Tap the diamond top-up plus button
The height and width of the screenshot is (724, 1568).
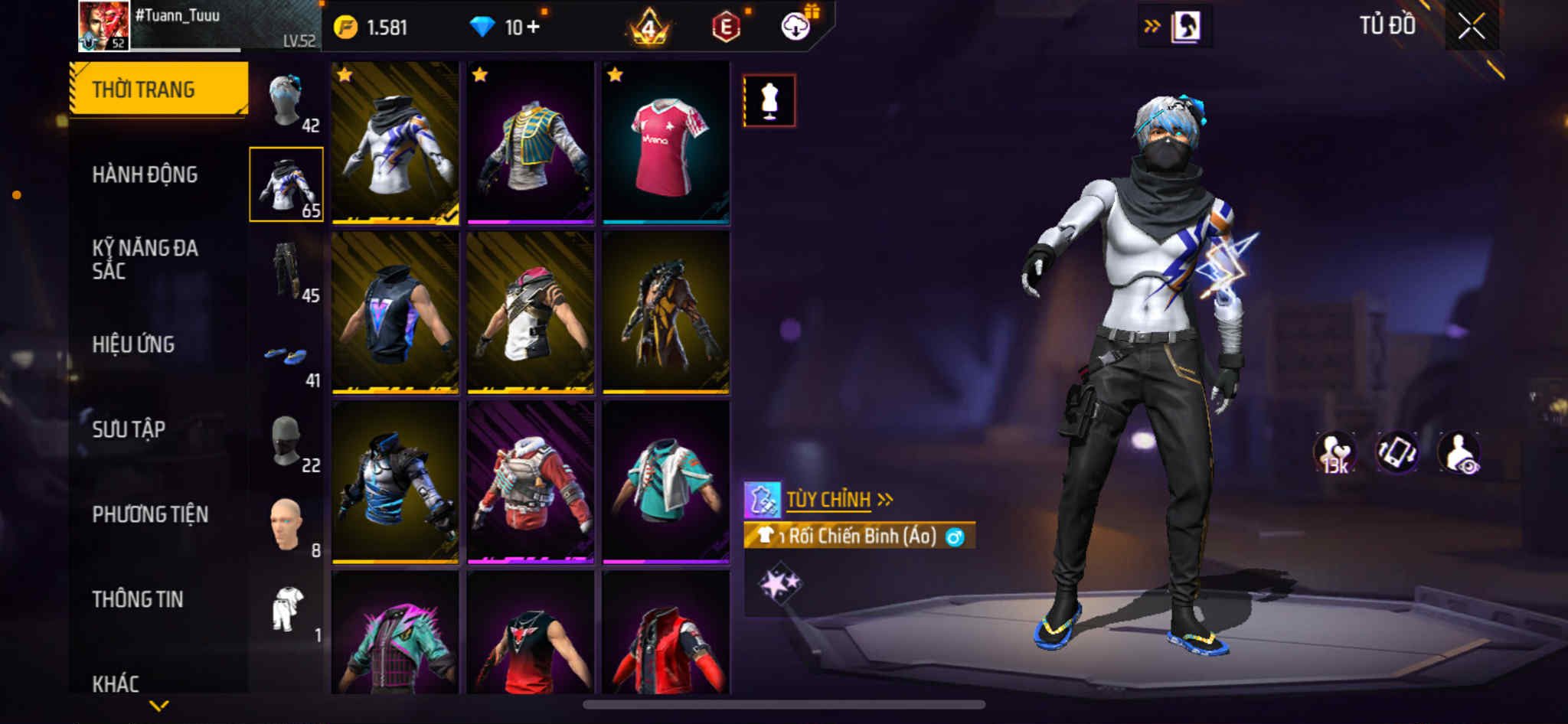[533, 28]
